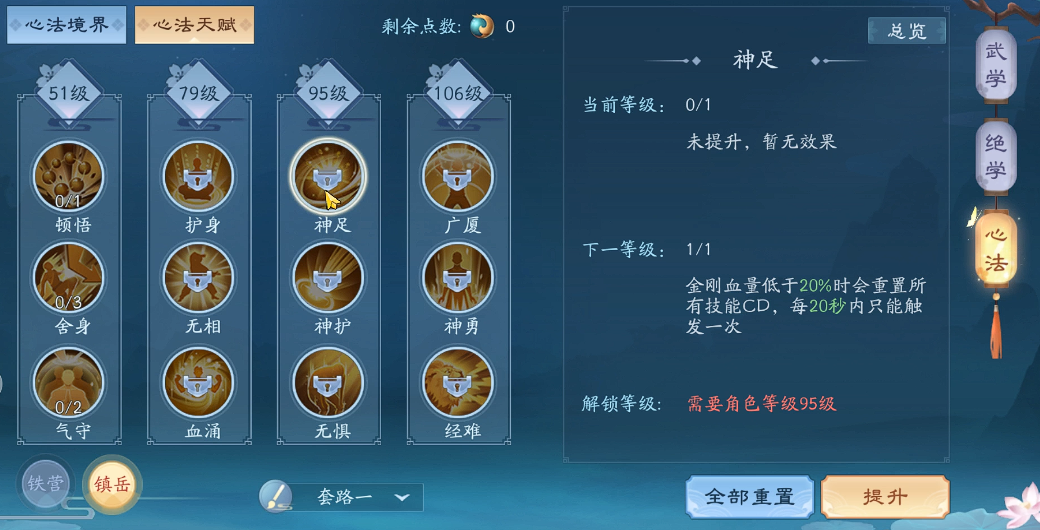Open the 总览 overview
Screen dimensions: 1040x530
pos(907,31)
